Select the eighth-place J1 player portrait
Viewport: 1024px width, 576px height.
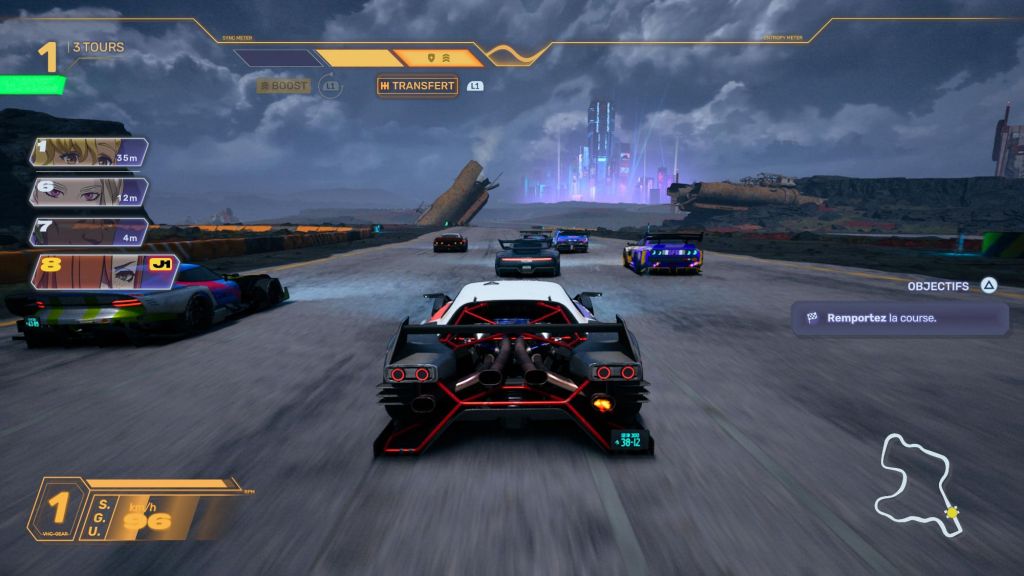103,271
